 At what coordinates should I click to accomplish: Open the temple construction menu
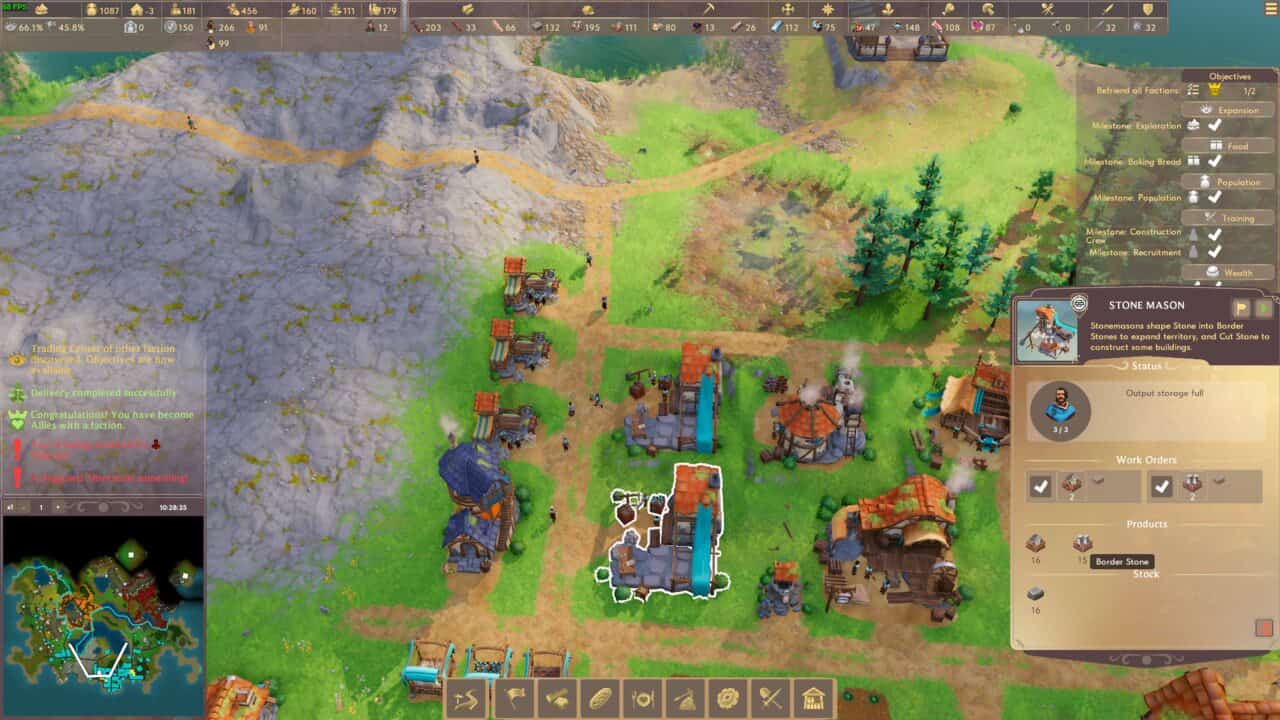(812, 700)
